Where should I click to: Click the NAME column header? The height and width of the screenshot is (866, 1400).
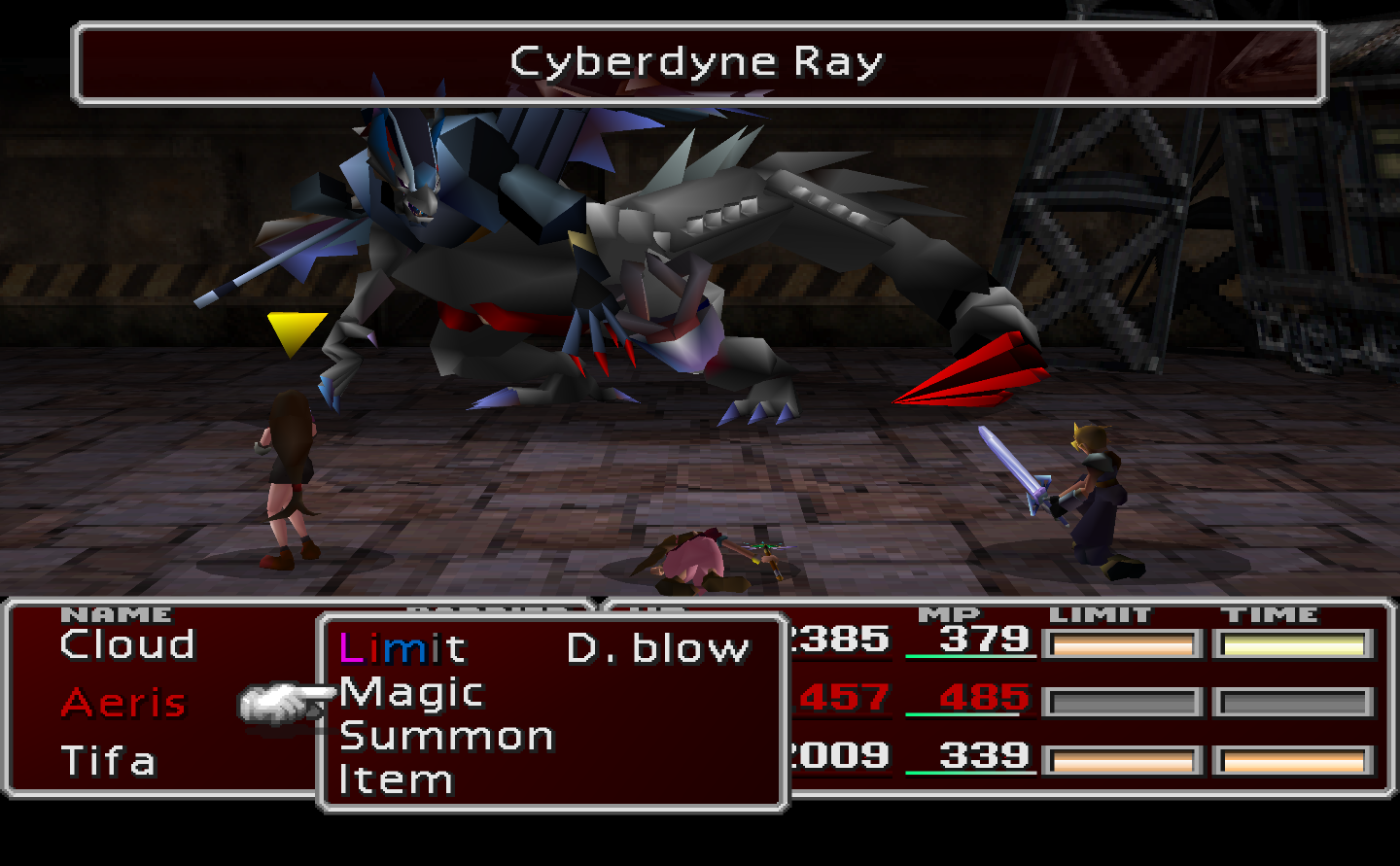click(119, 614)
